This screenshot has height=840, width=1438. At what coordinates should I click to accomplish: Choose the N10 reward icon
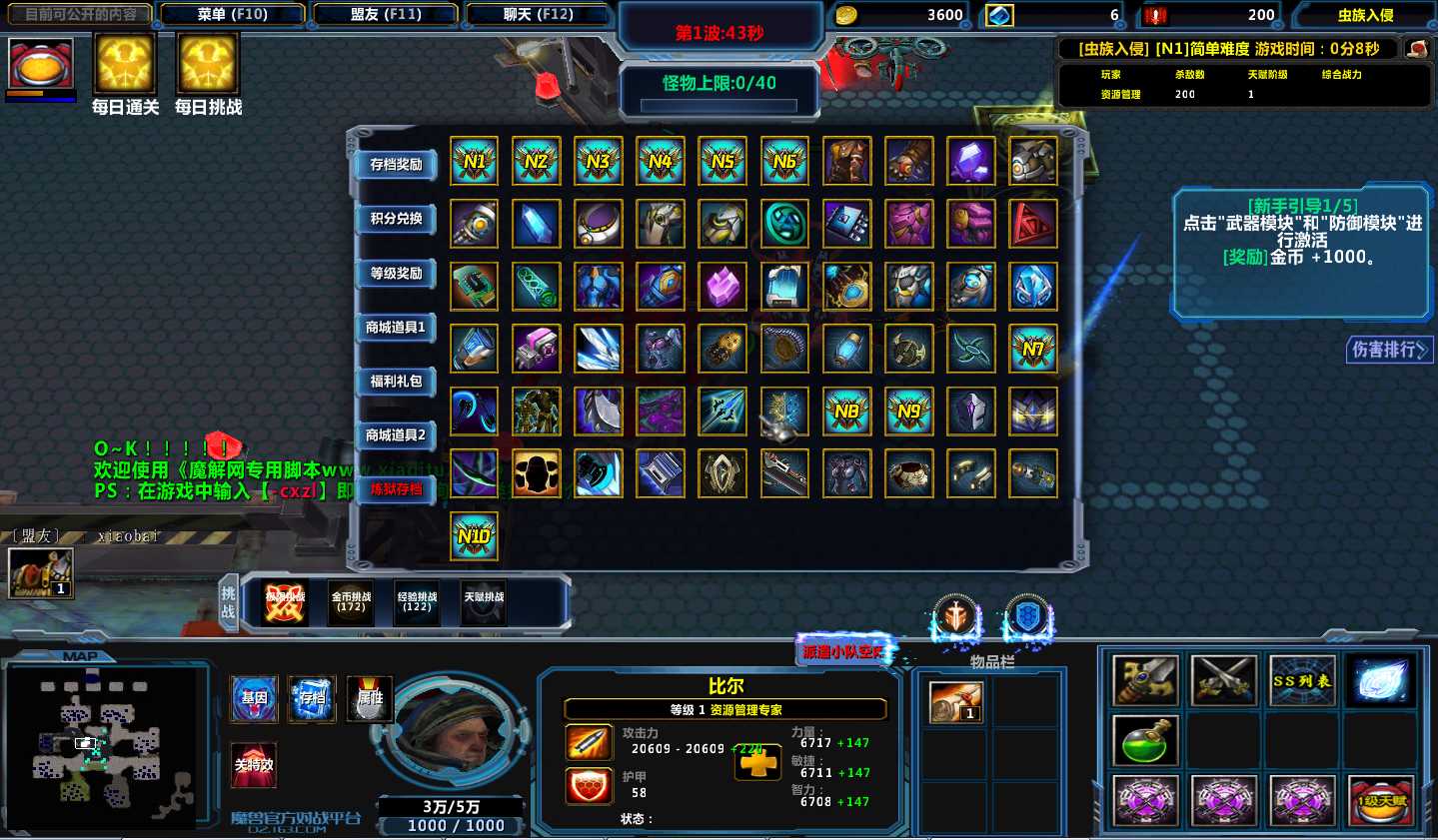pyautogui.click(x=474, y=536)
